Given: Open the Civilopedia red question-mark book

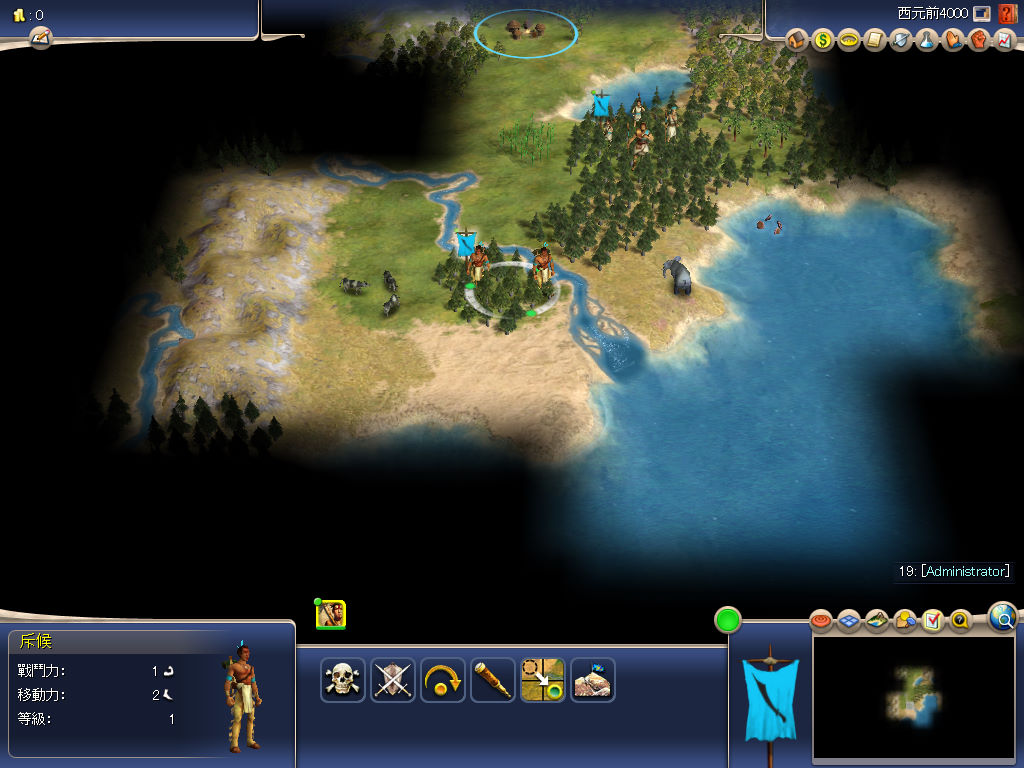Looking at the screenshot, I should 1007,14.
